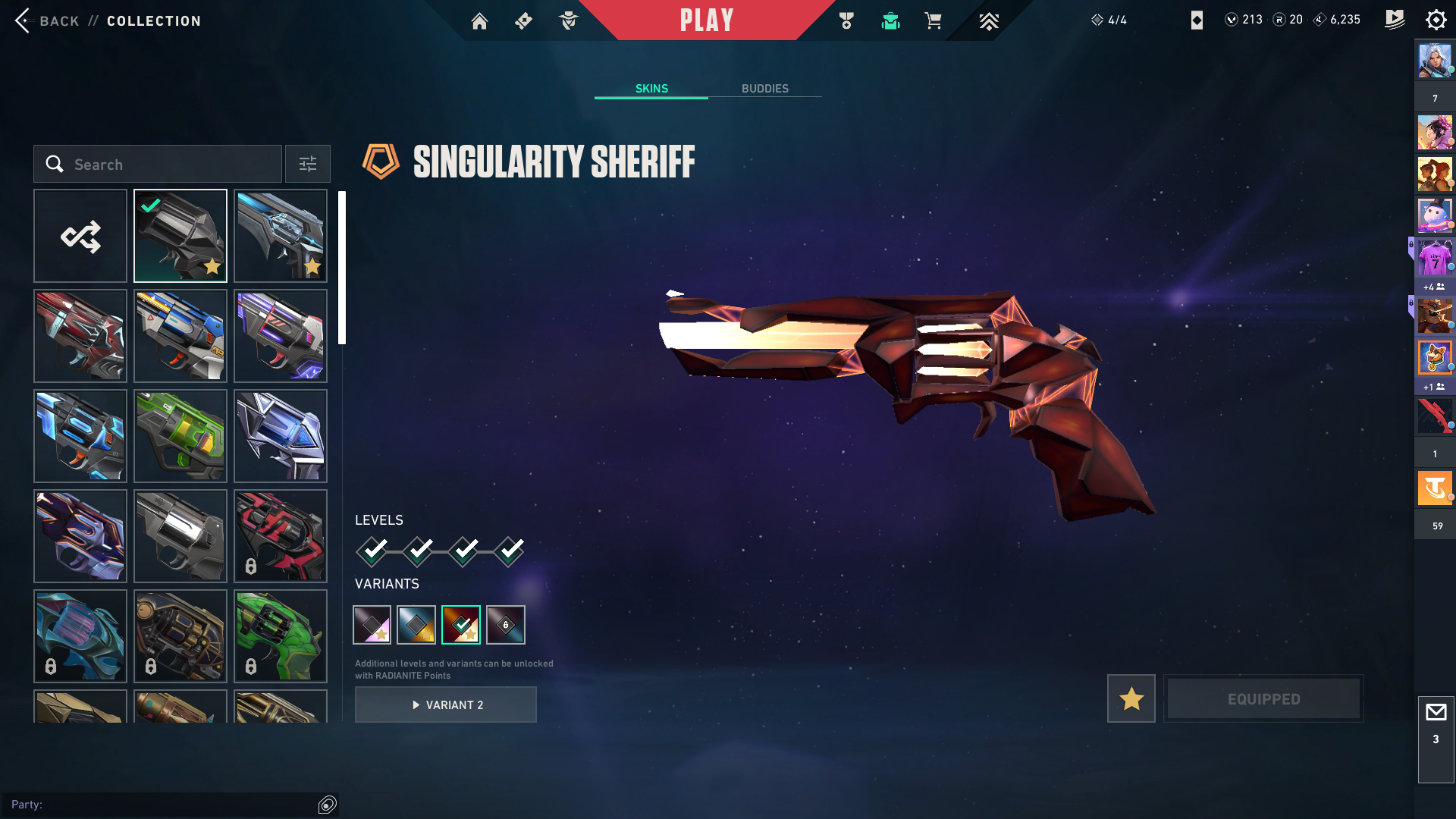
Task: Play the Variant 2 preview video
Action: [446, 704]
